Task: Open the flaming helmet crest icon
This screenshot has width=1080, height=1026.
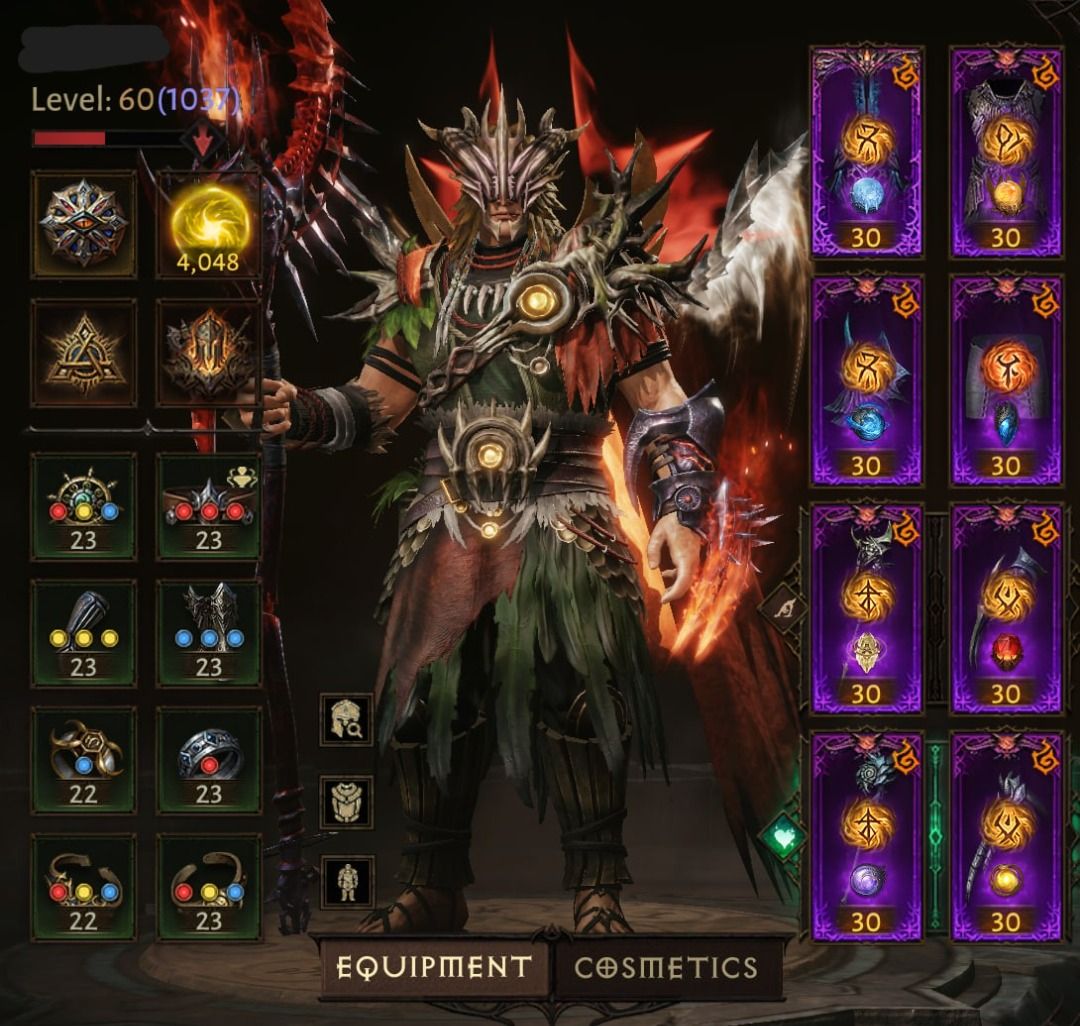Action: click(209, 353)
